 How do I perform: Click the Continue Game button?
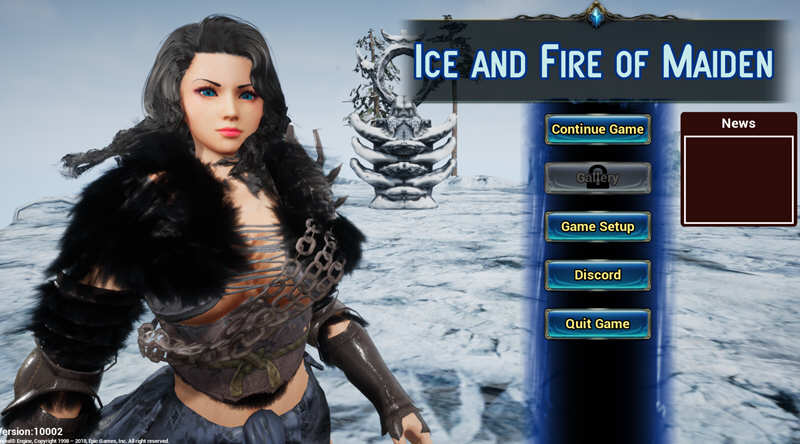[x=597, y=129]
